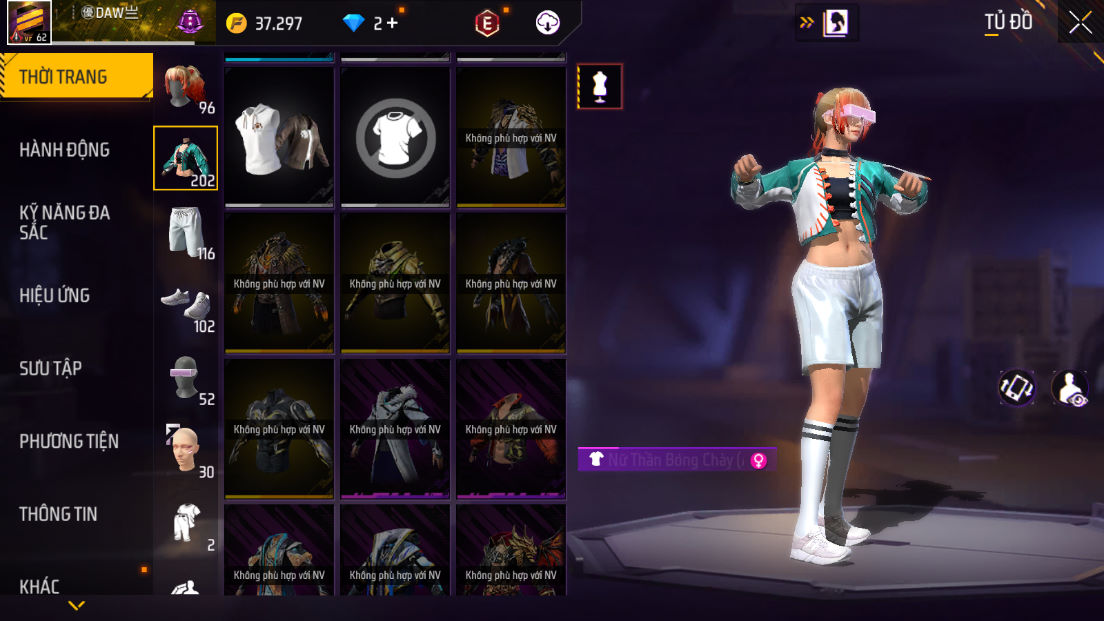Select the face mask accessories category

tap(186, 378)
